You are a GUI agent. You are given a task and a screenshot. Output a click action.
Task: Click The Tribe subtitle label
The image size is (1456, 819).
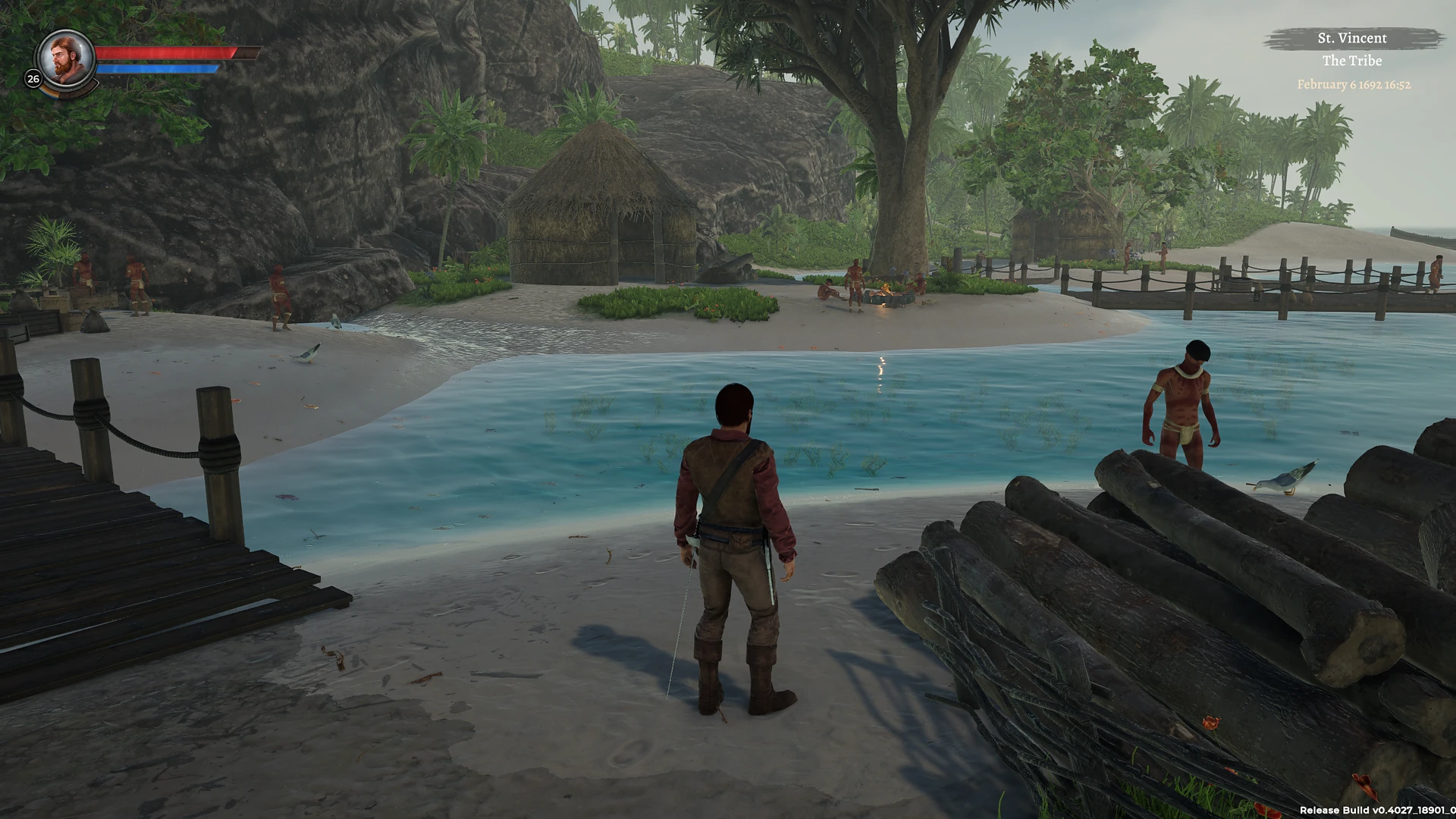(1352, 61)
